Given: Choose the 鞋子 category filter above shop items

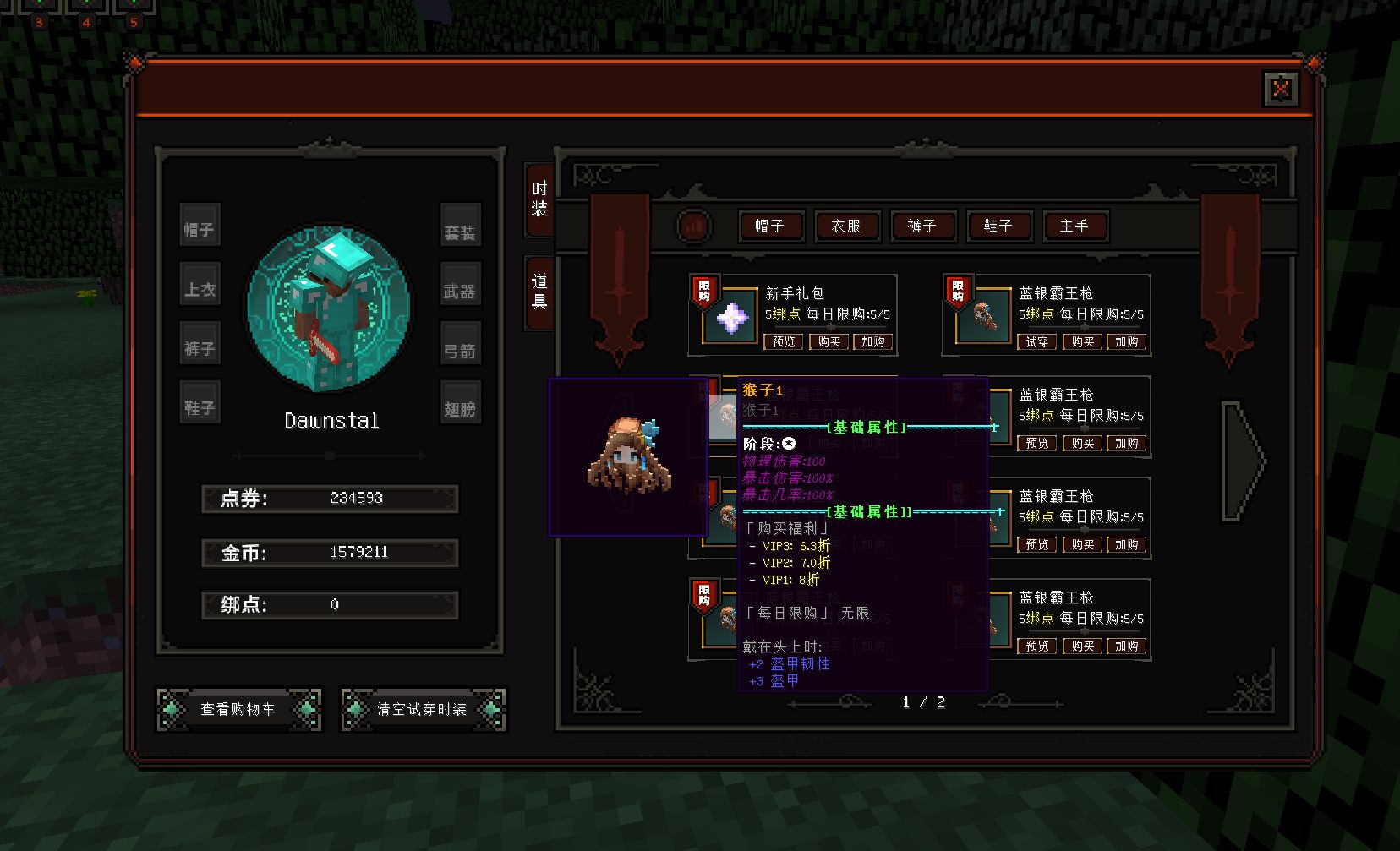Looking at the screenshot, I should [x=998, y=226].
